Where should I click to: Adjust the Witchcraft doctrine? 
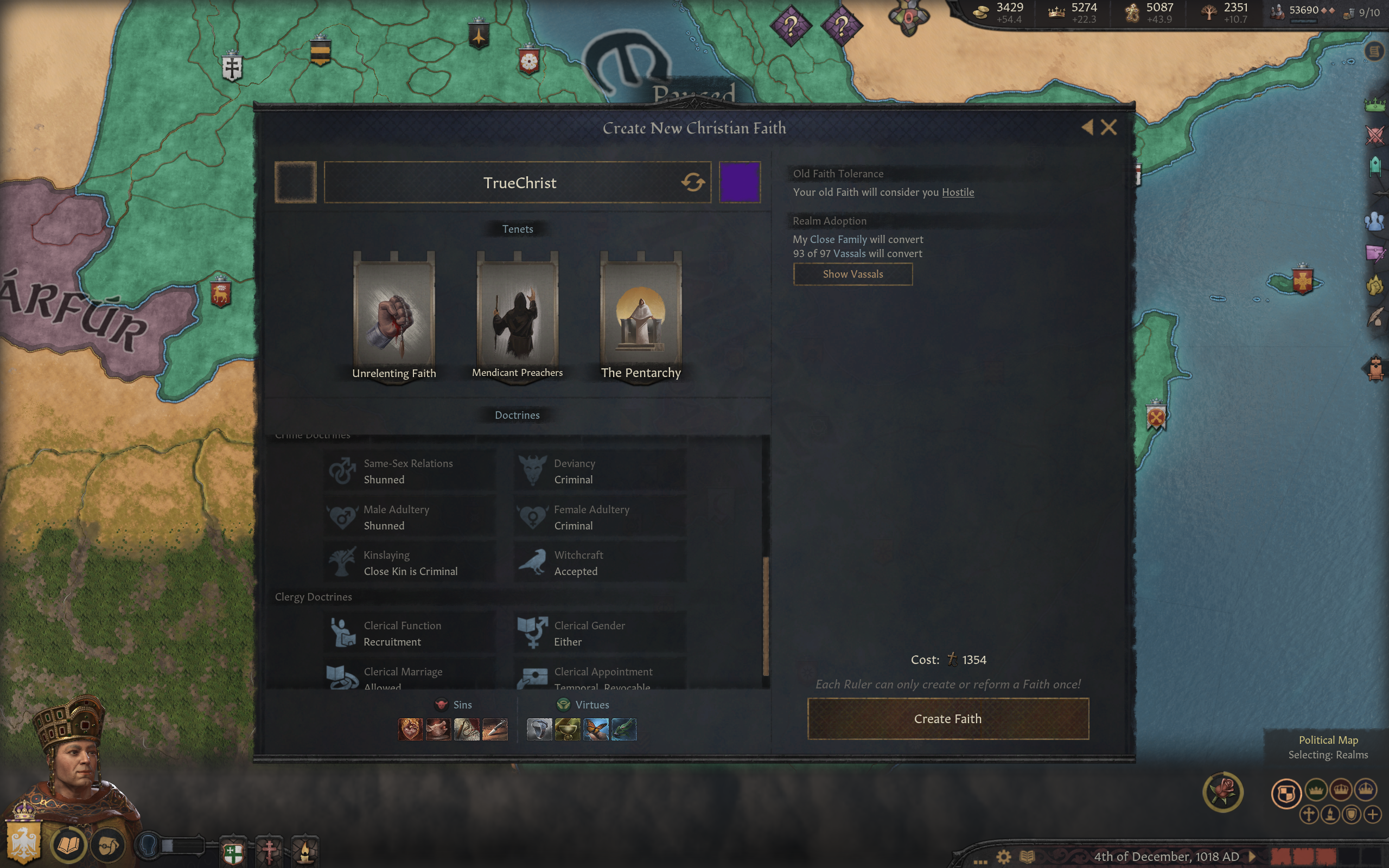[x=600, y=563]
